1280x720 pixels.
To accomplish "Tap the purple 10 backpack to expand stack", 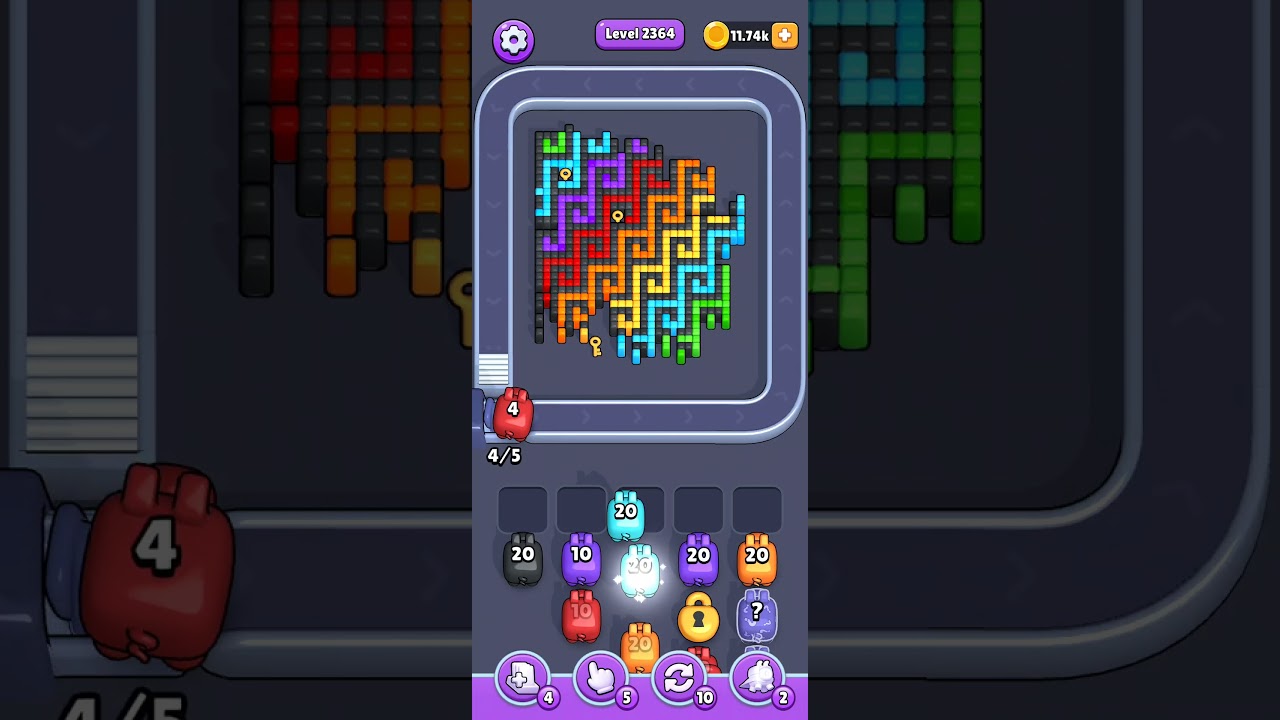I will (x=580, y=557).
